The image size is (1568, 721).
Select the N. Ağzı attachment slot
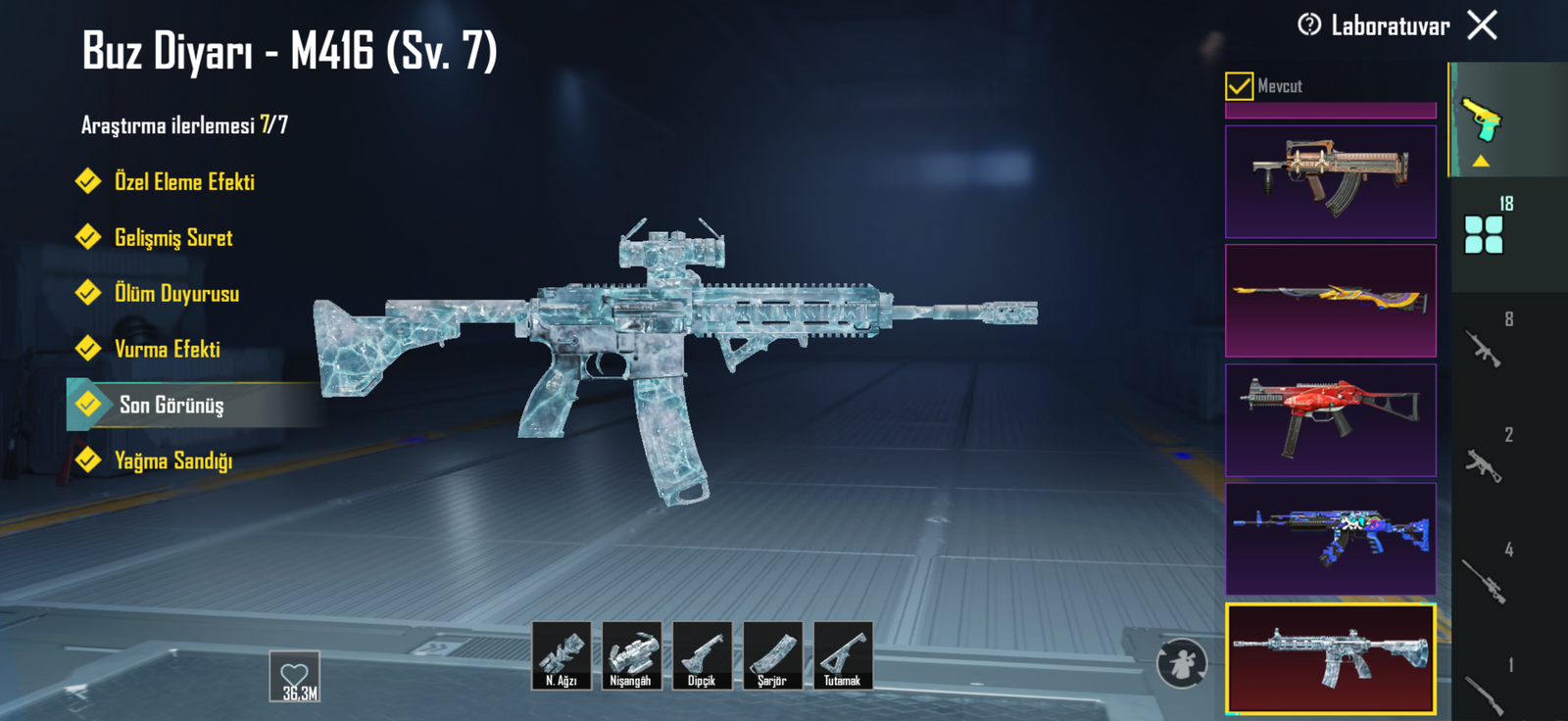(562, 655)
